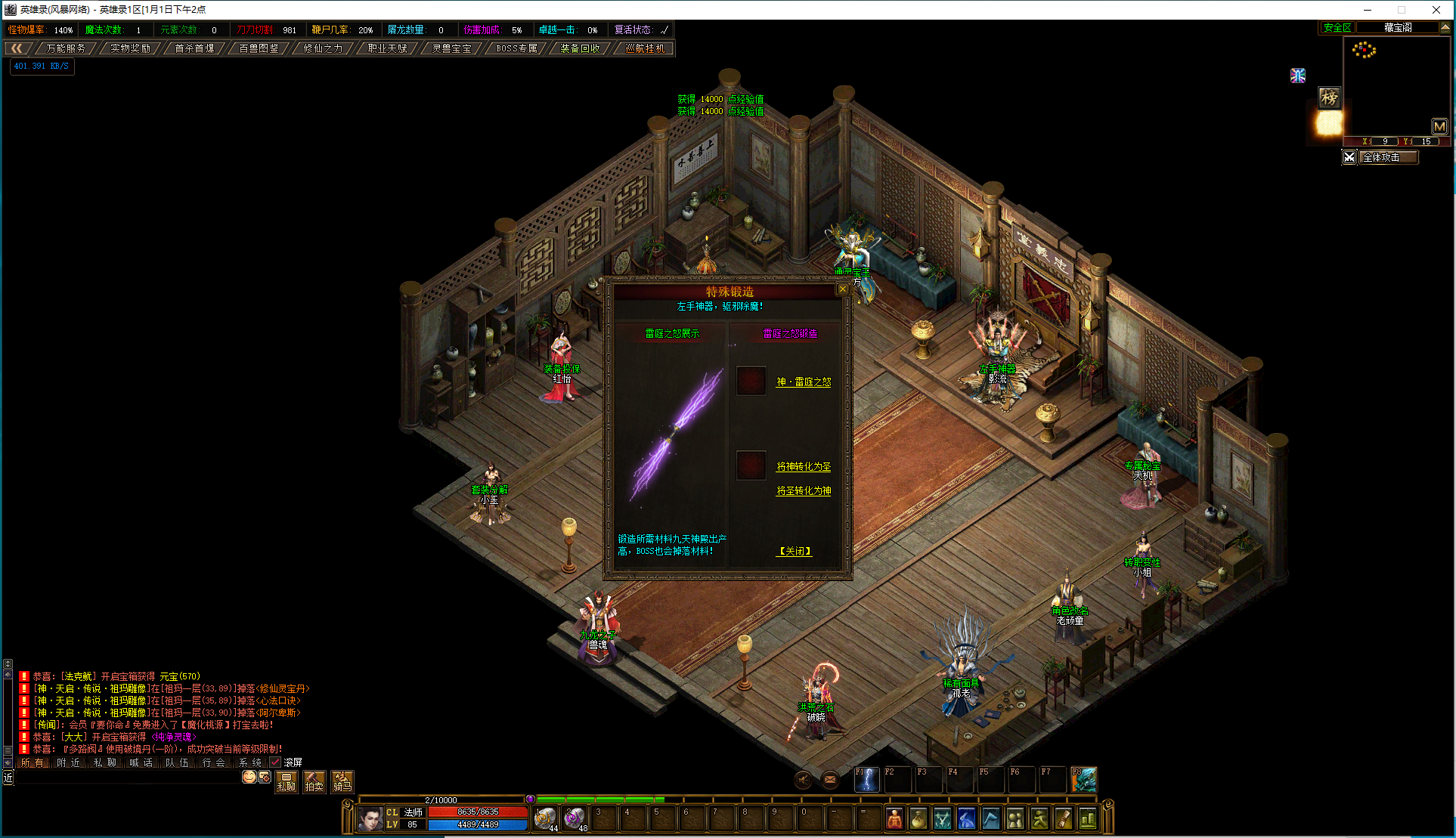Image resolution: width=1456 pixels, height=838 pixels.
Task: Activate the 巡航挂机 auto-cruise button
Action: click(x=645, y=48)
